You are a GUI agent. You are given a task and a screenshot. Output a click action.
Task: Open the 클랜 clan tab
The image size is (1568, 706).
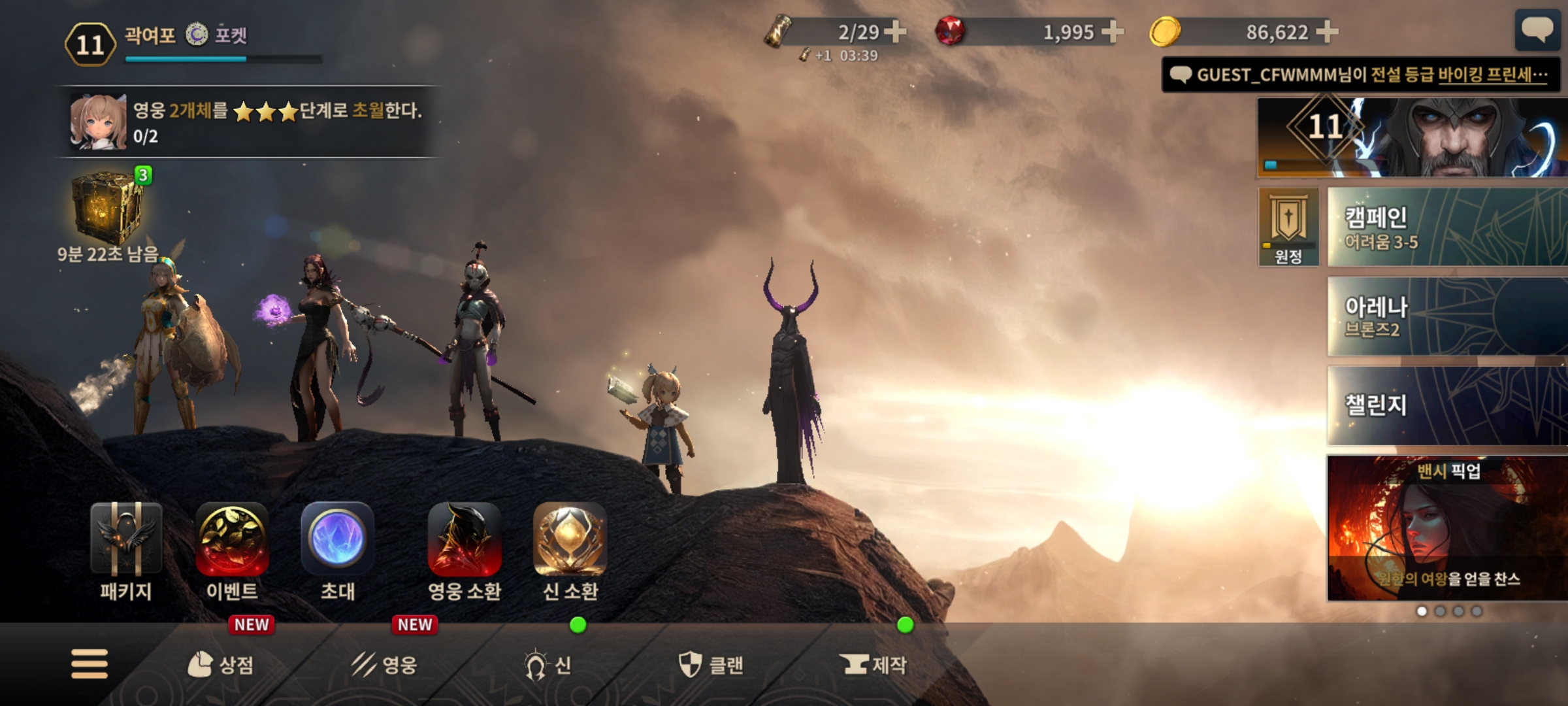[x=711, y=665]
